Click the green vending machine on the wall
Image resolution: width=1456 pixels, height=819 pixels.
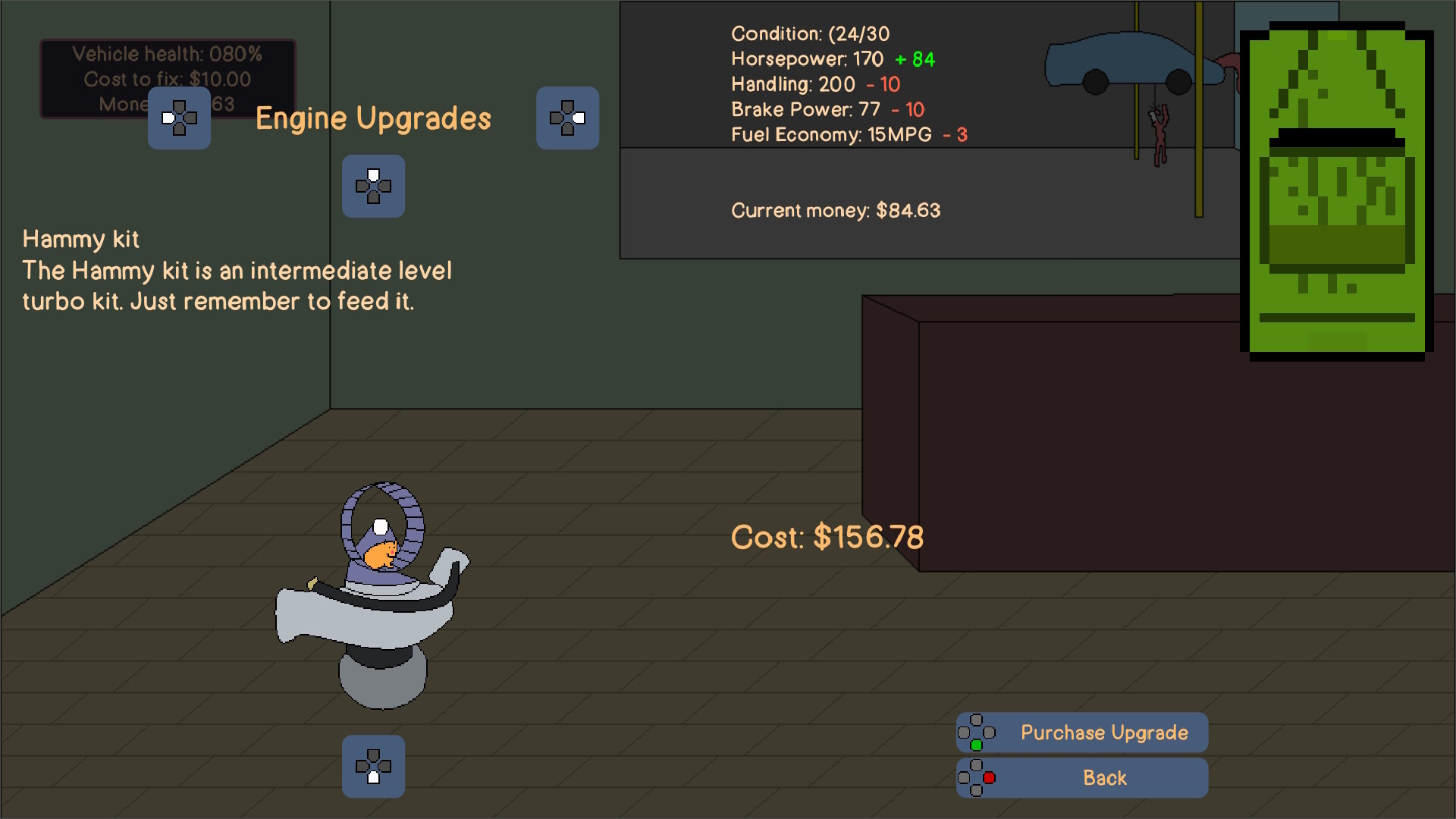tap(1335, 190)
